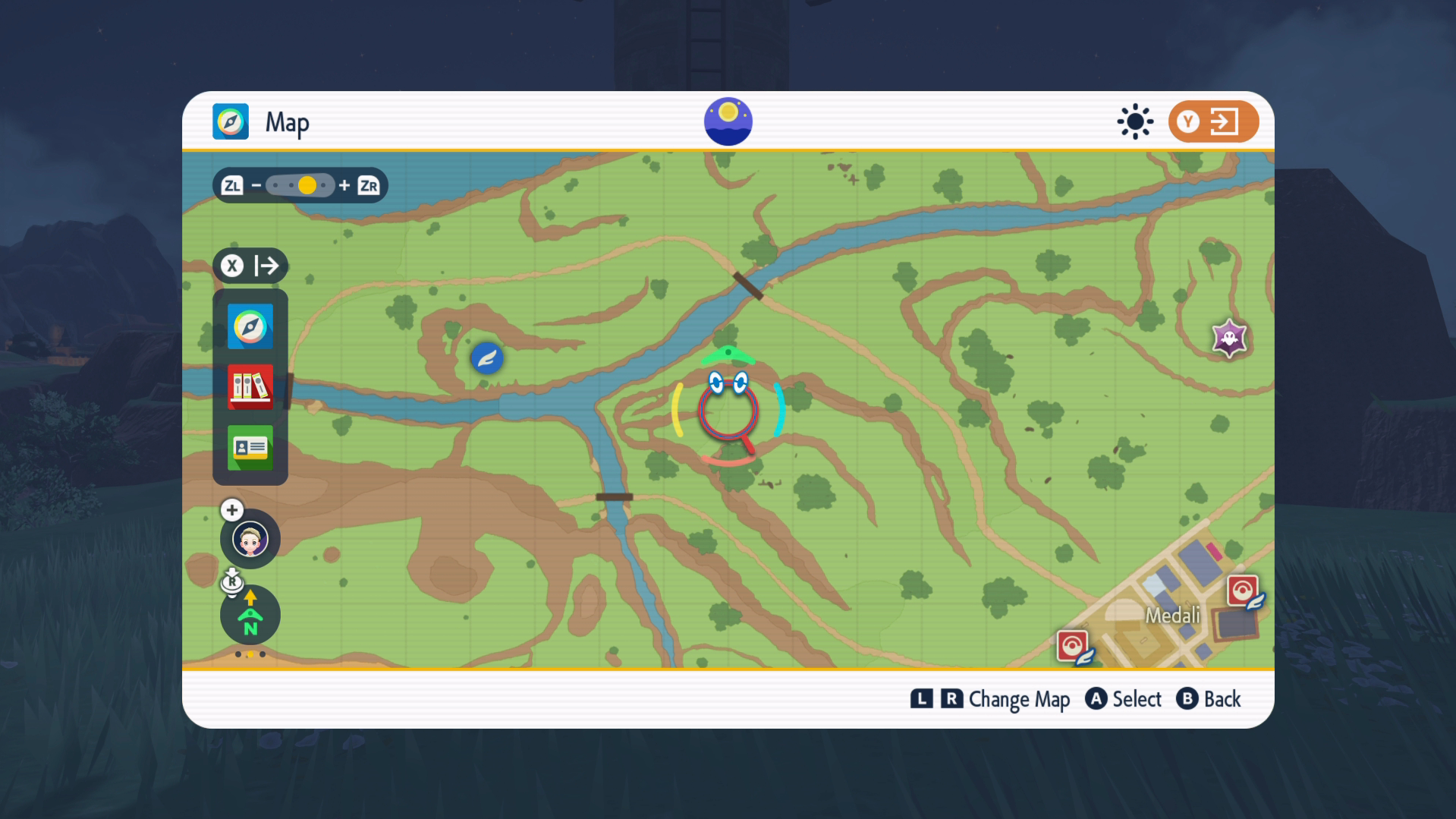
Task: Click the night-time moon indicator
Action: [728, 121]
